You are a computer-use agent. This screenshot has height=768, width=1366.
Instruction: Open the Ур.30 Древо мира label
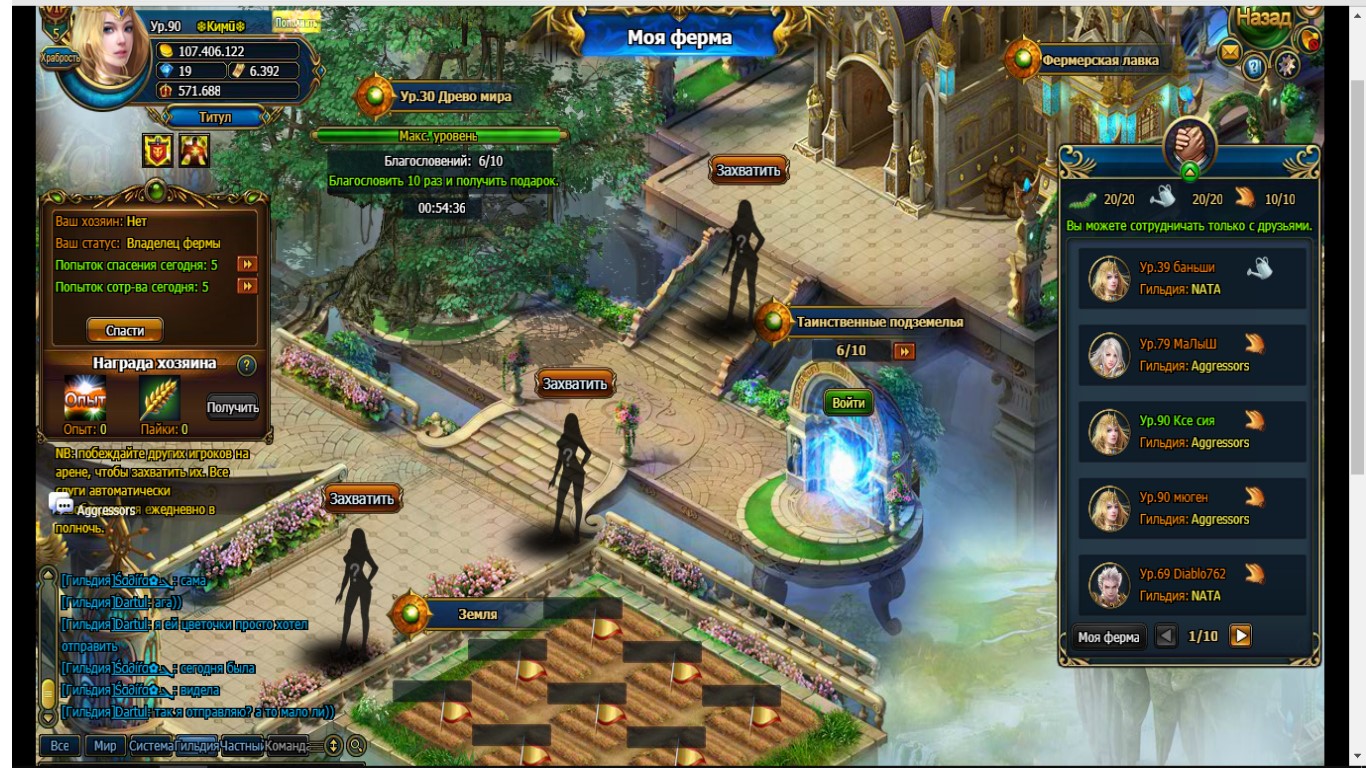click(455, 97)
